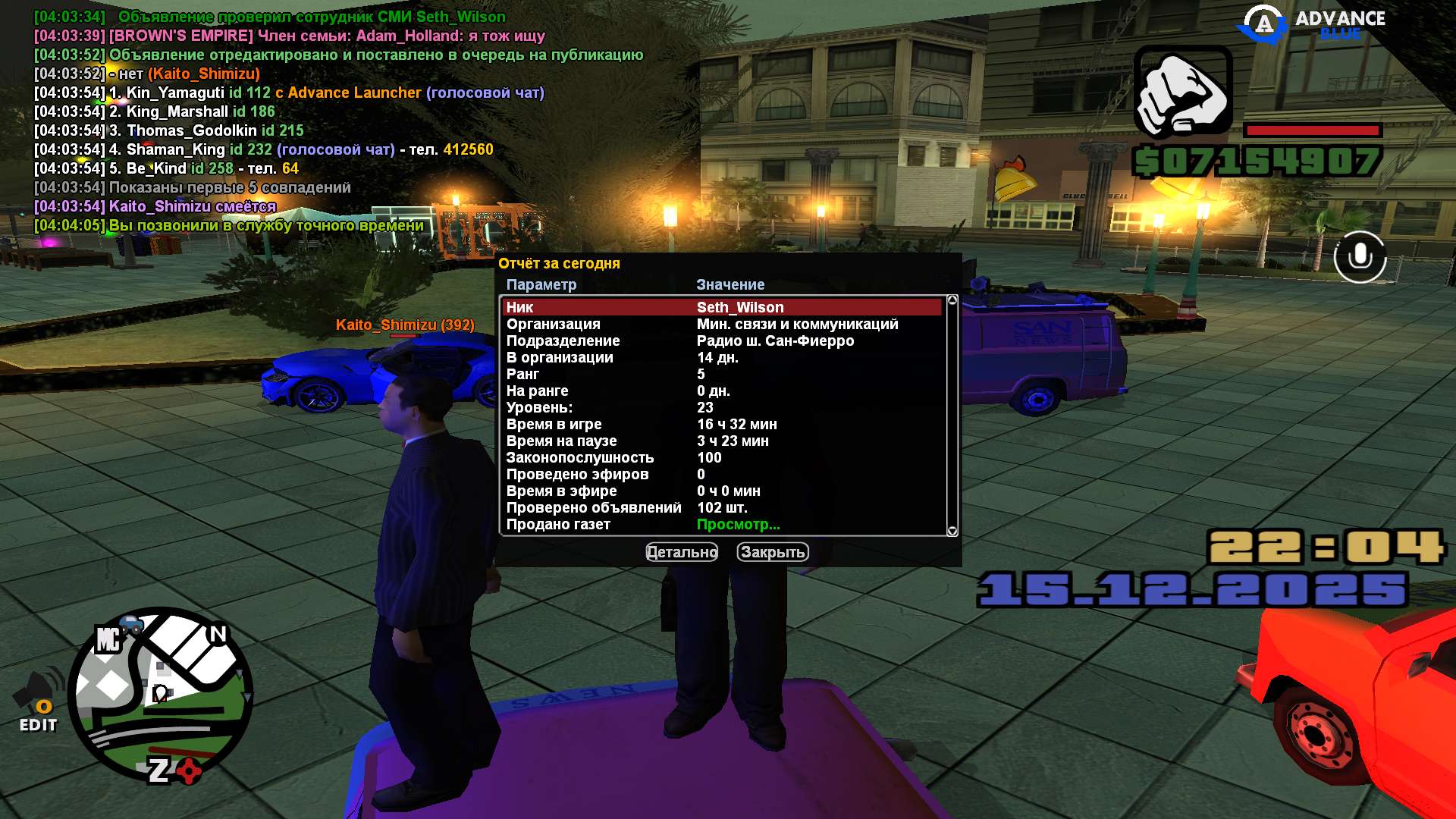The image size is (1456, 819).
Task: Open the Продано газет Просмотр entry
Action: click(738, 524)
